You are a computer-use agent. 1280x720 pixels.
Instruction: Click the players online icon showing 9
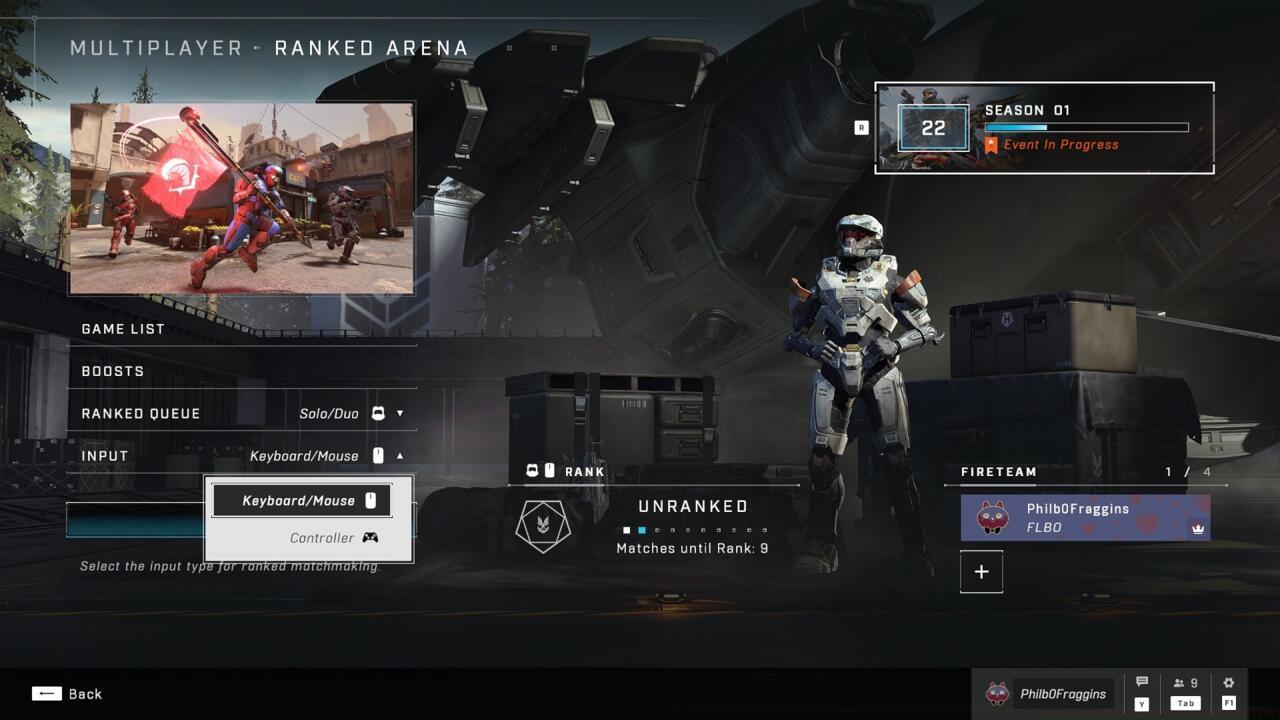1184,682
